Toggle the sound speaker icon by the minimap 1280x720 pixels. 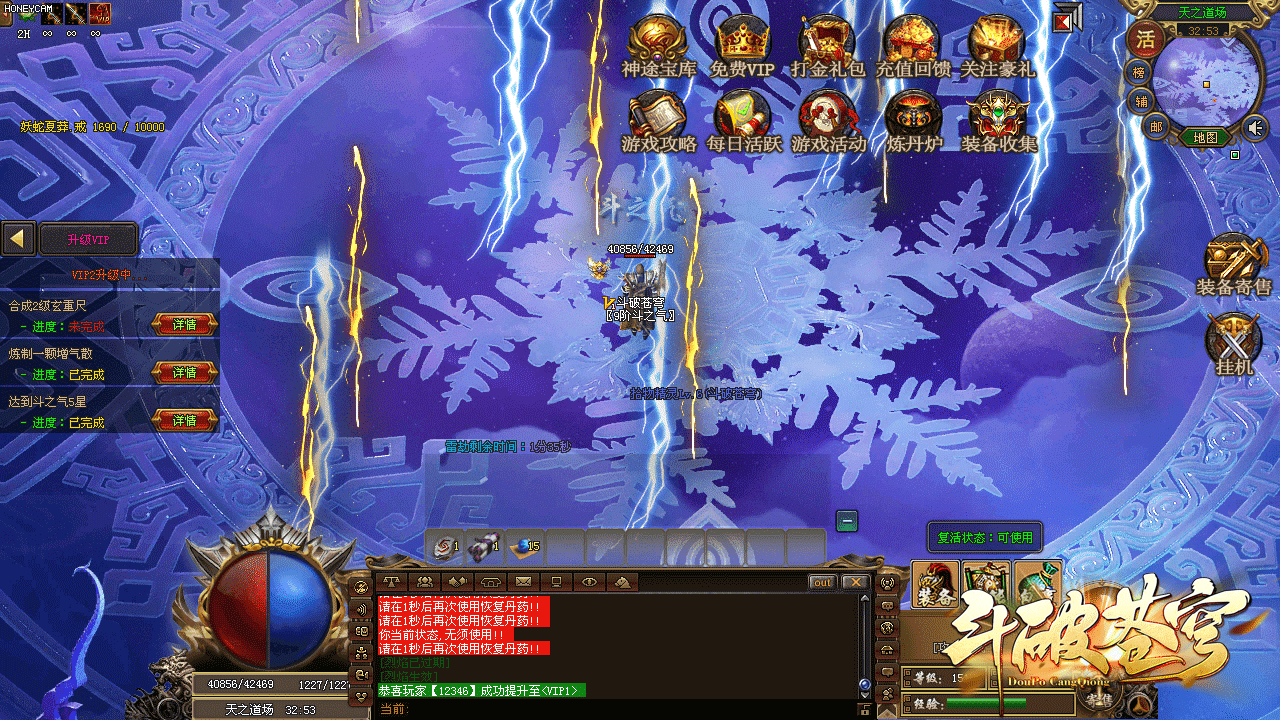[x=1255, y=127]
